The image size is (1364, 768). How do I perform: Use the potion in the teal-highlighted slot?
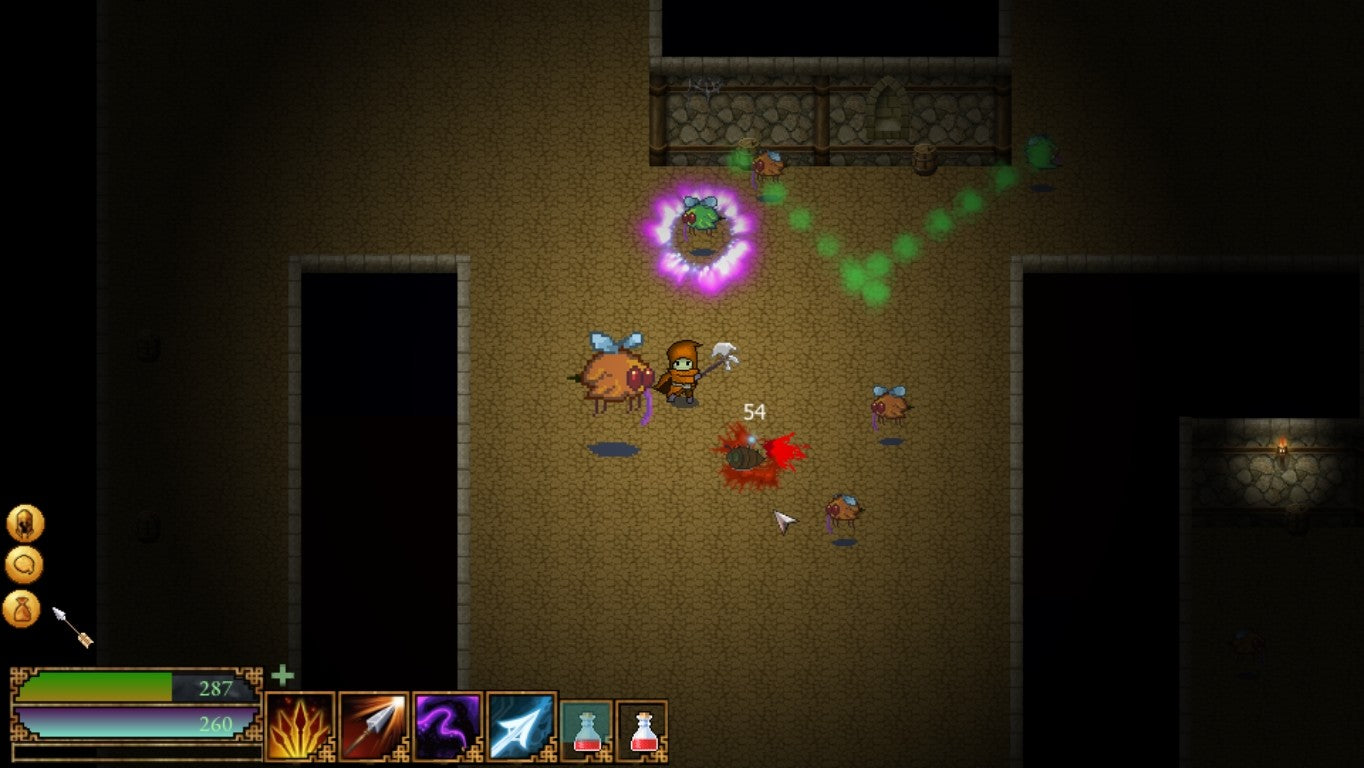586,727
